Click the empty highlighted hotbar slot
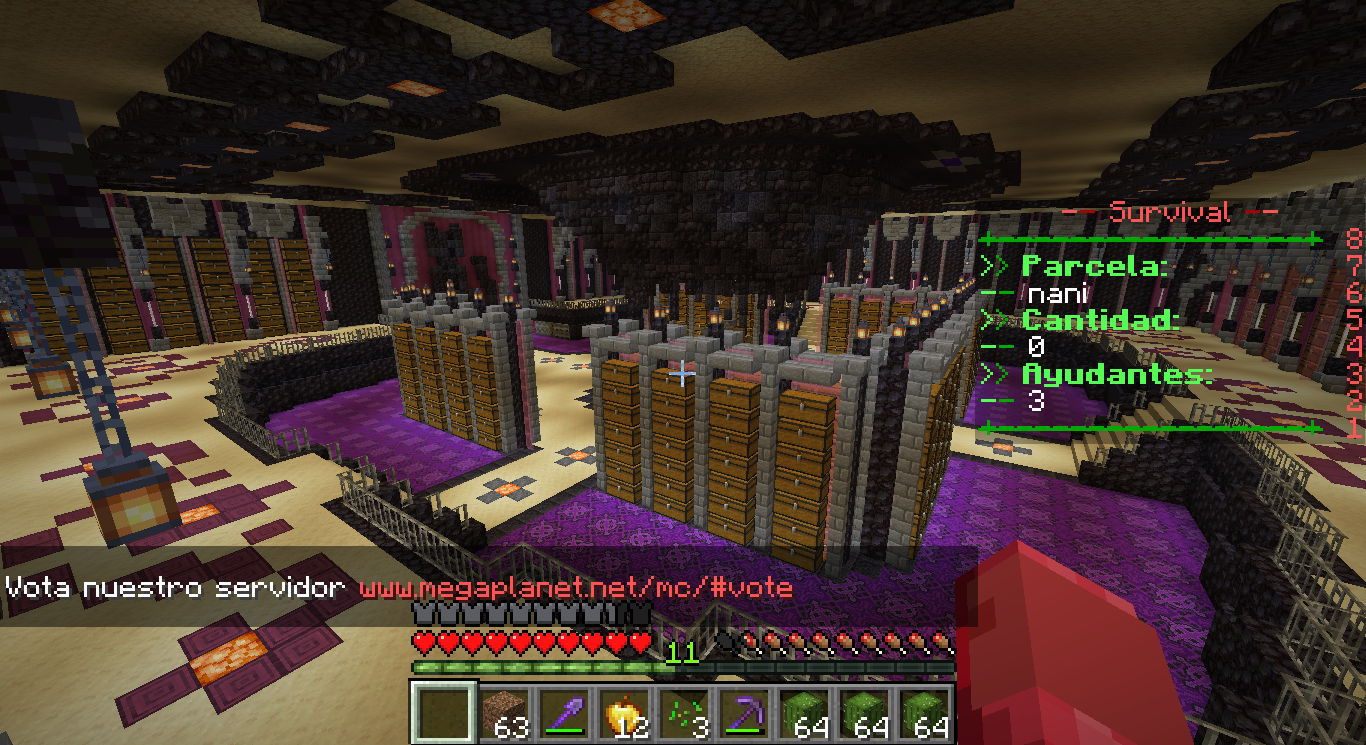This screenshot has width=1366, height=745. (x=444, y=713)
